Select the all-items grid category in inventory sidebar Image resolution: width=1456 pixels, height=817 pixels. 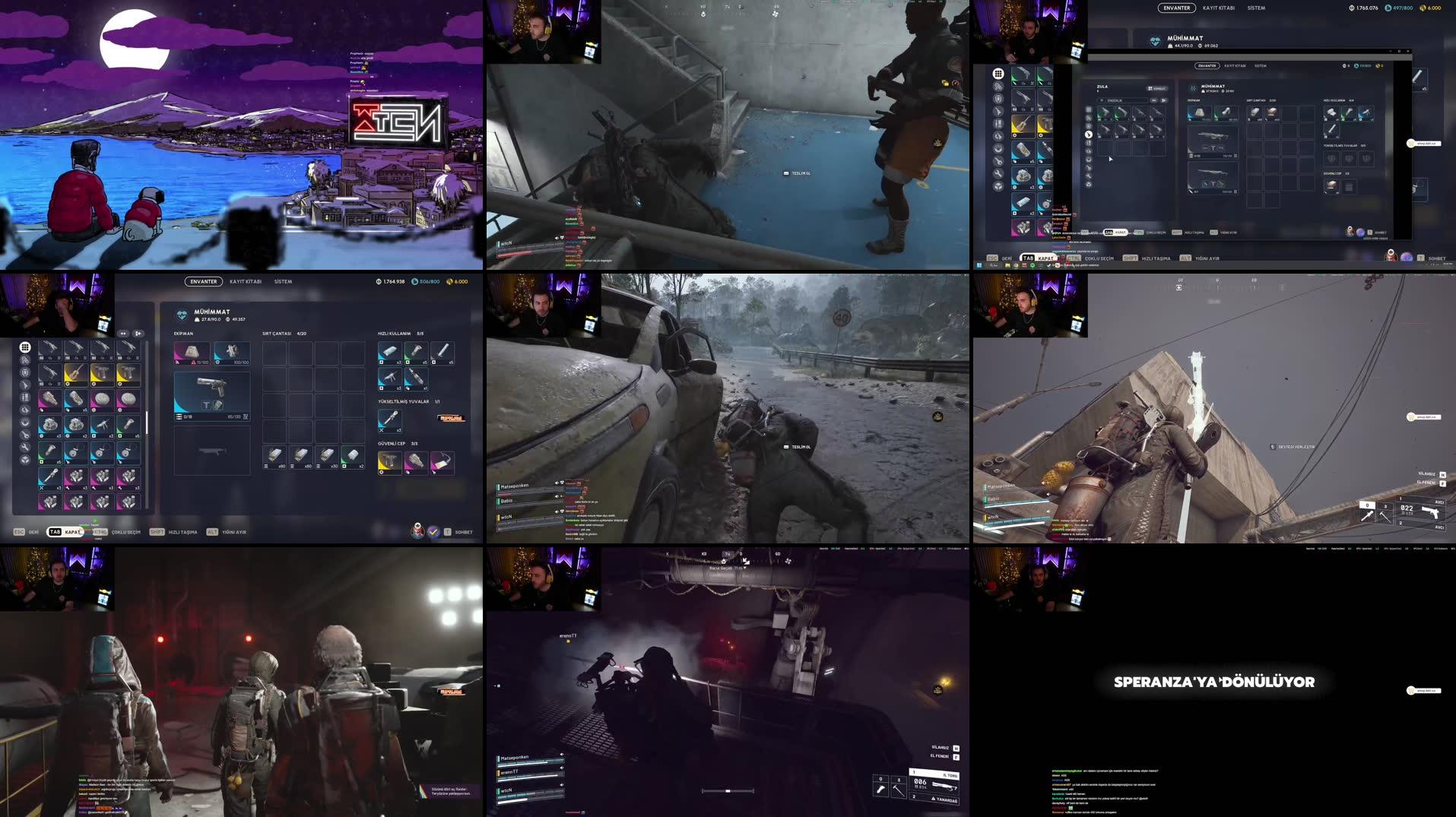(x=25, y=347)
